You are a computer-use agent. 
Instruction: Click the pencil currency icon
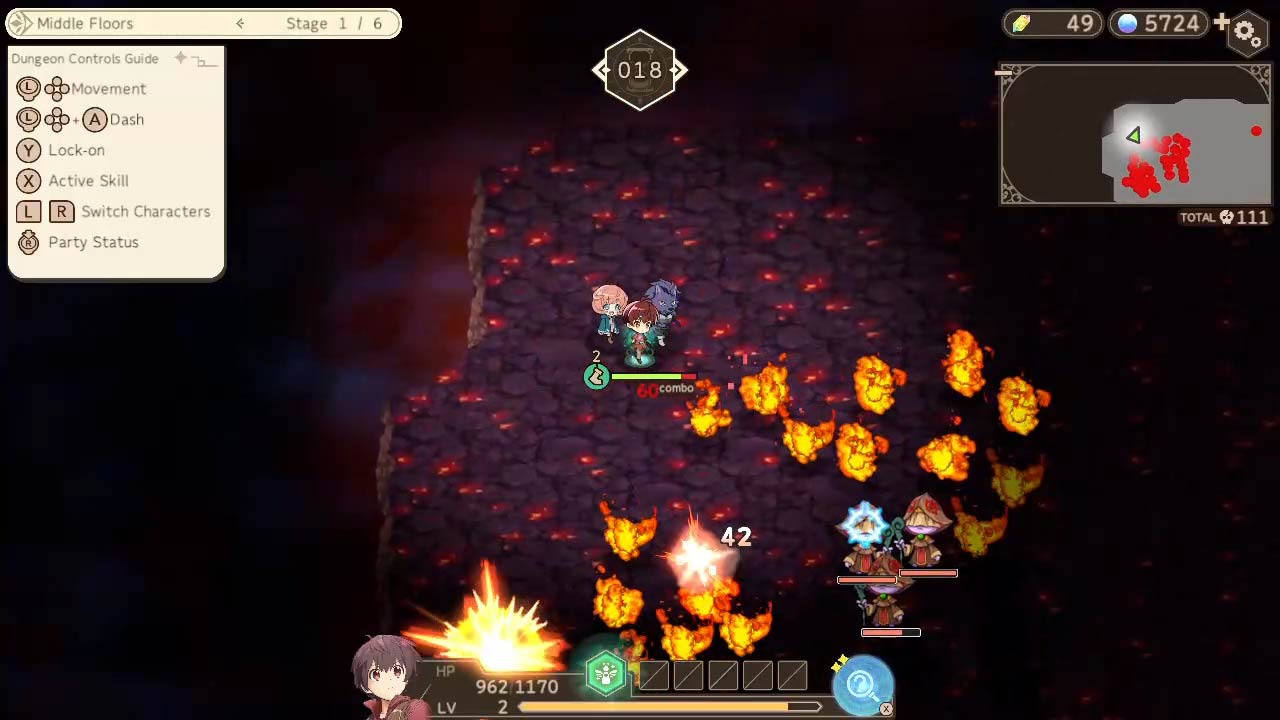(1021, 22)
